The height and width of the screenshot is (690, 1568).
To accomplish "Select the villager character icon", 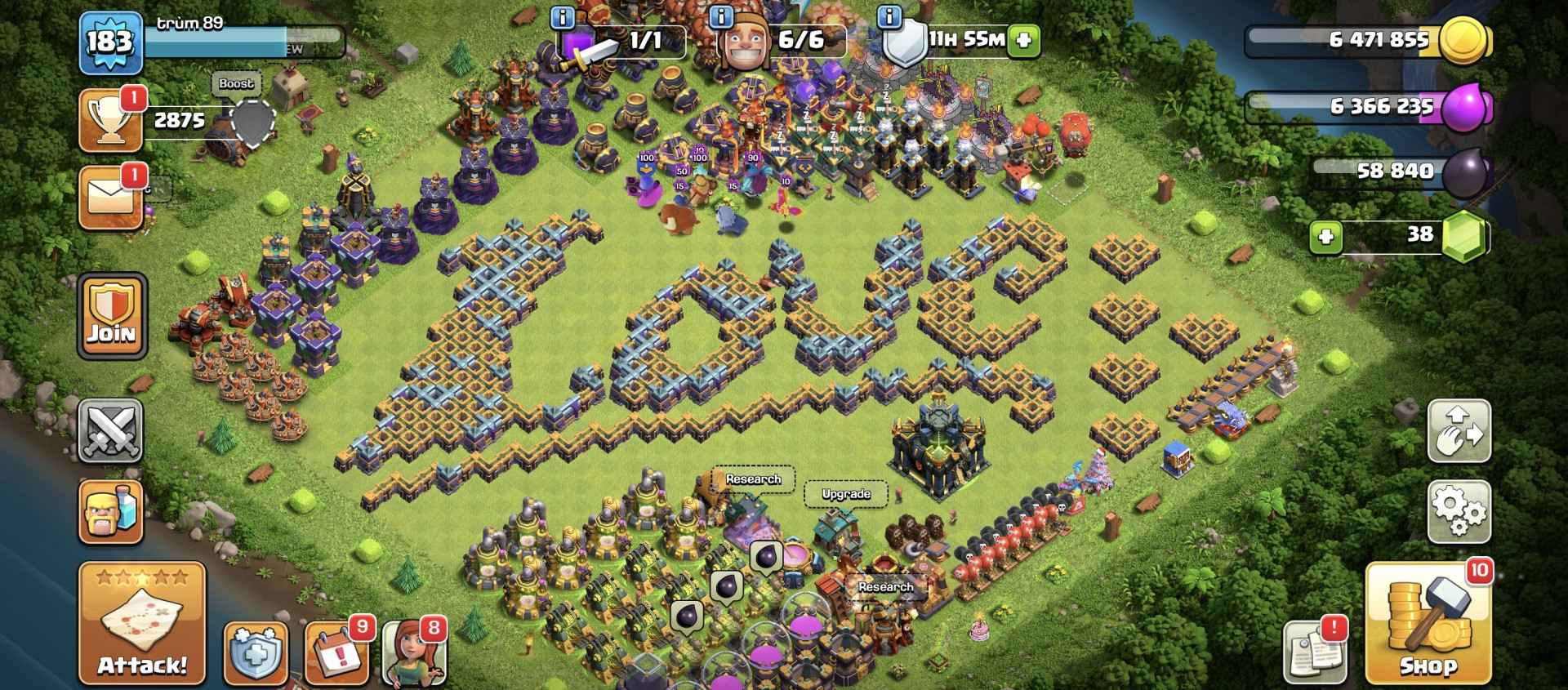I will coord(415,653).
